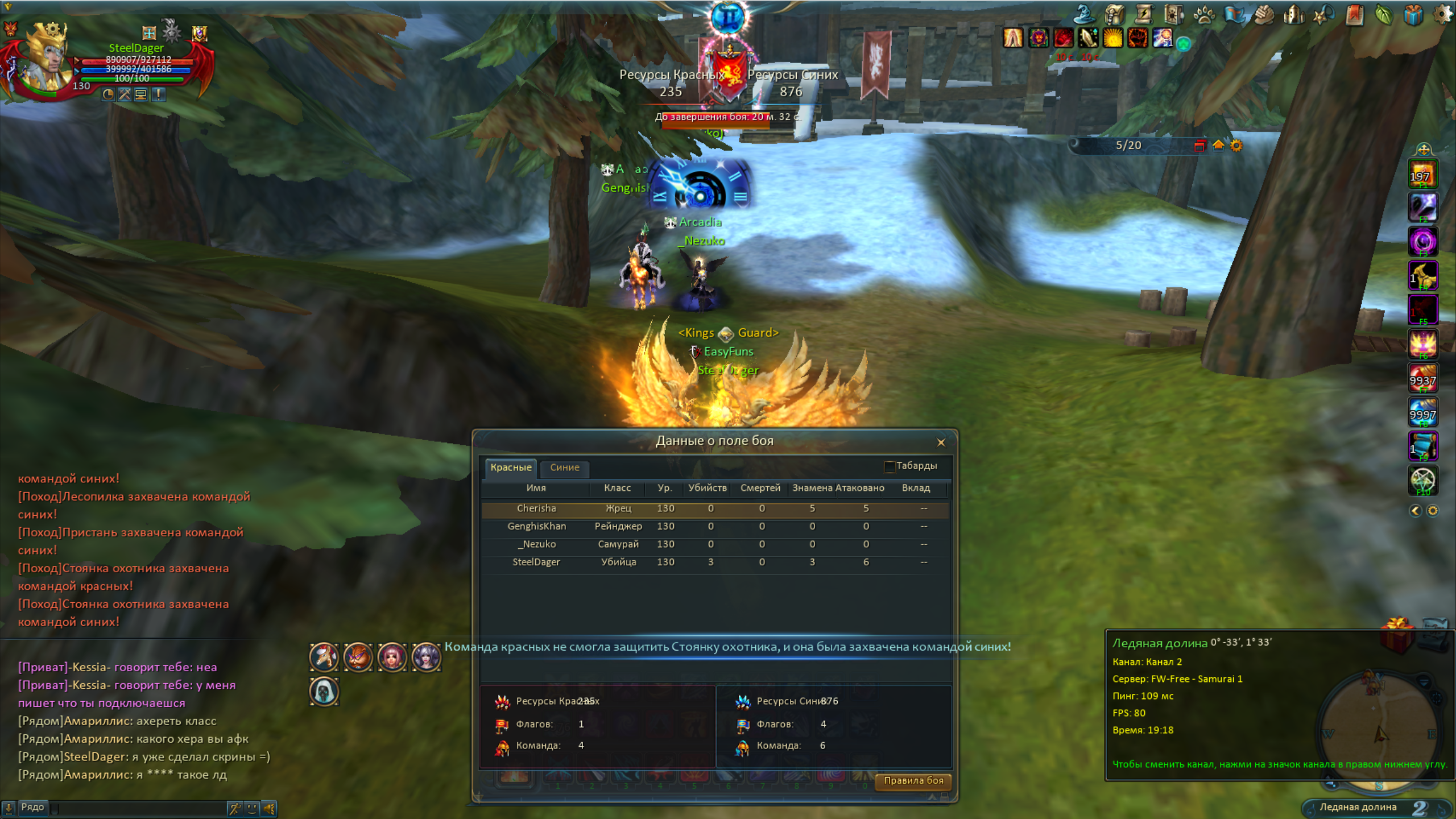The width and height of the screenshot is (1456, 819).
Task: Select the GenghisKhan player row
Action: [x=714, y=527]
